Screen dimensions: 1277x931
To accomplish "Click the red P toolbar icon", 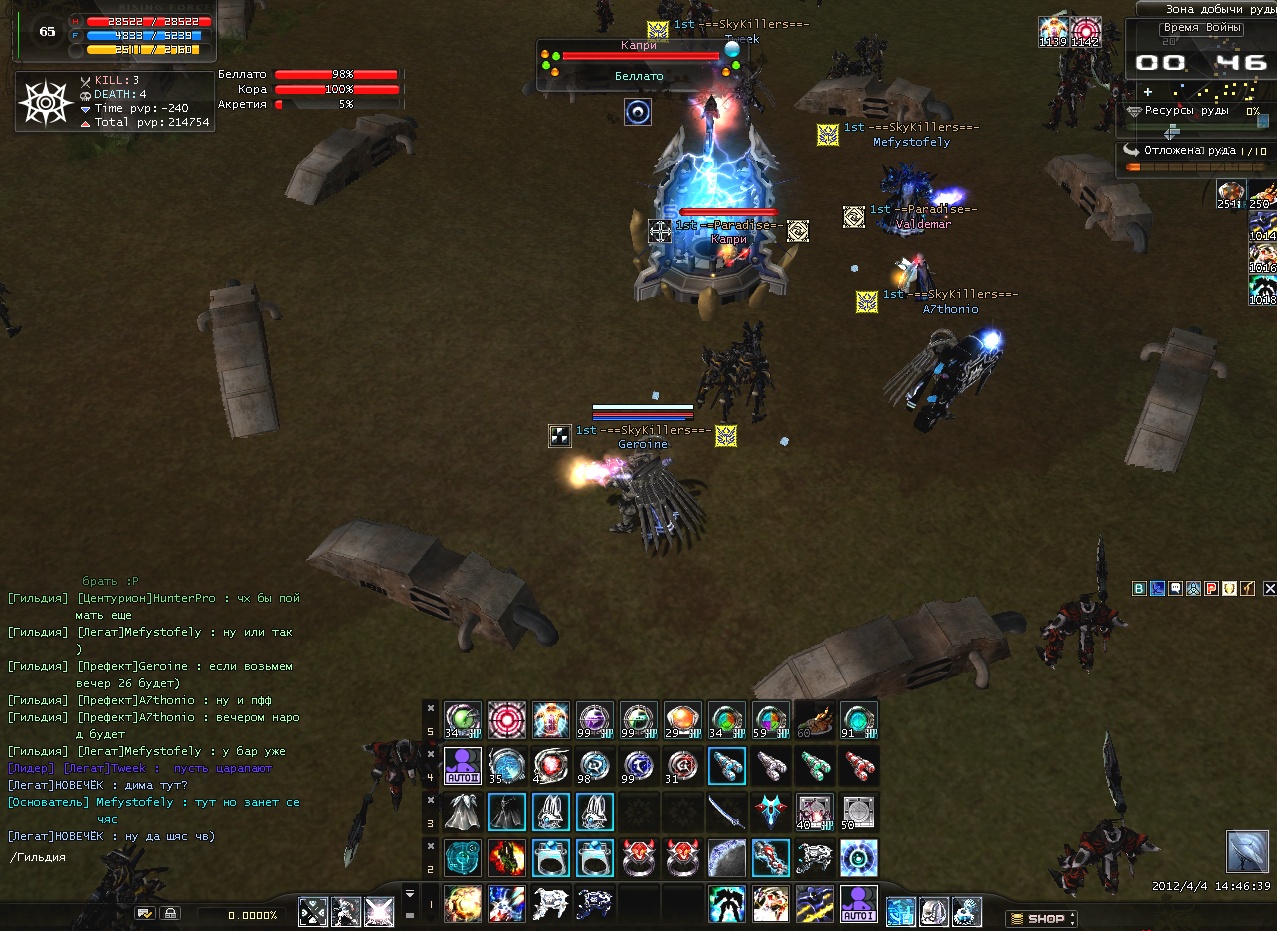I will point(1211,589).
